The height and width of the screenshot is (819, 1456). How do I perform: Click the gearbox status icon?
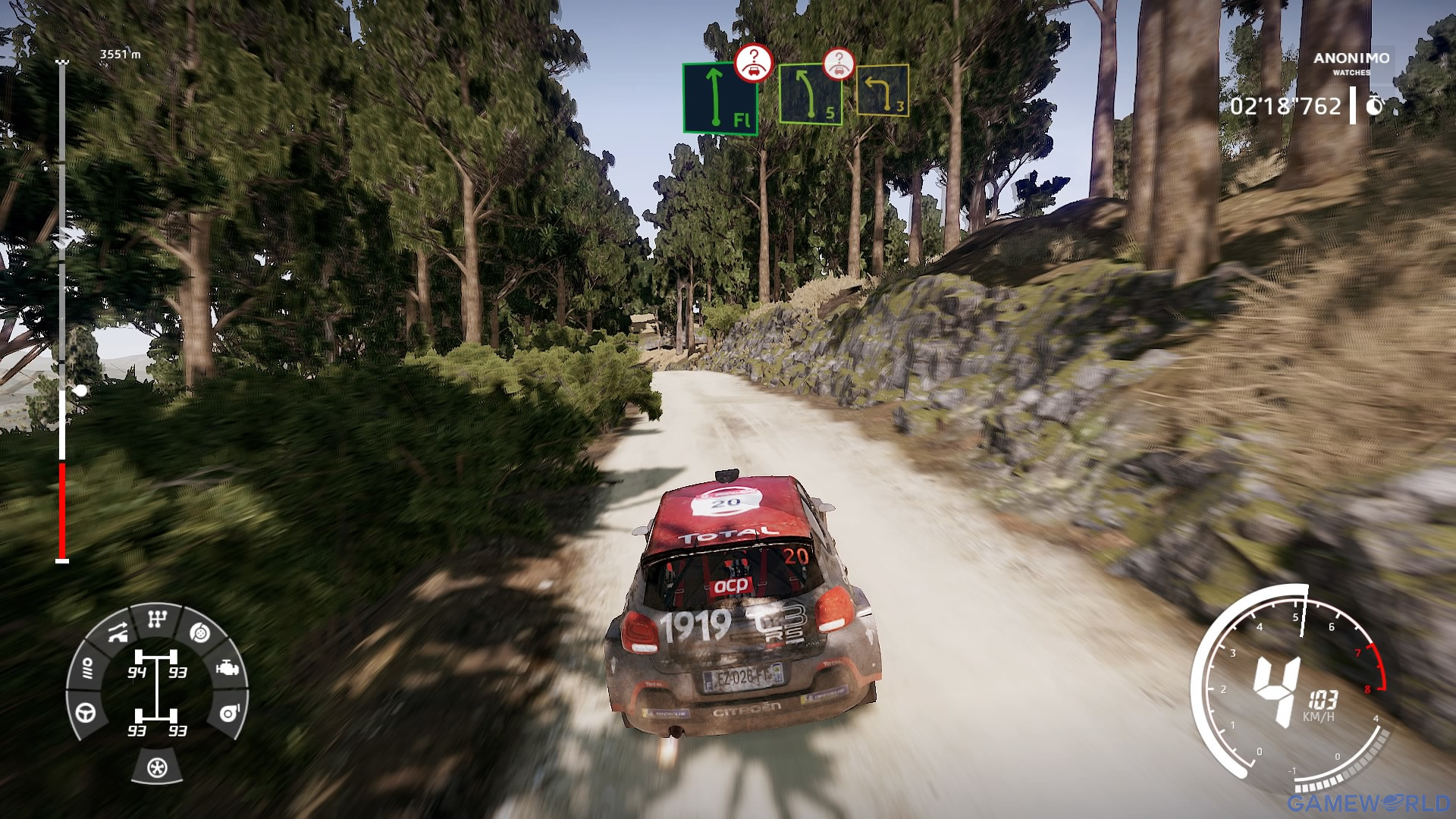point(157,620)
